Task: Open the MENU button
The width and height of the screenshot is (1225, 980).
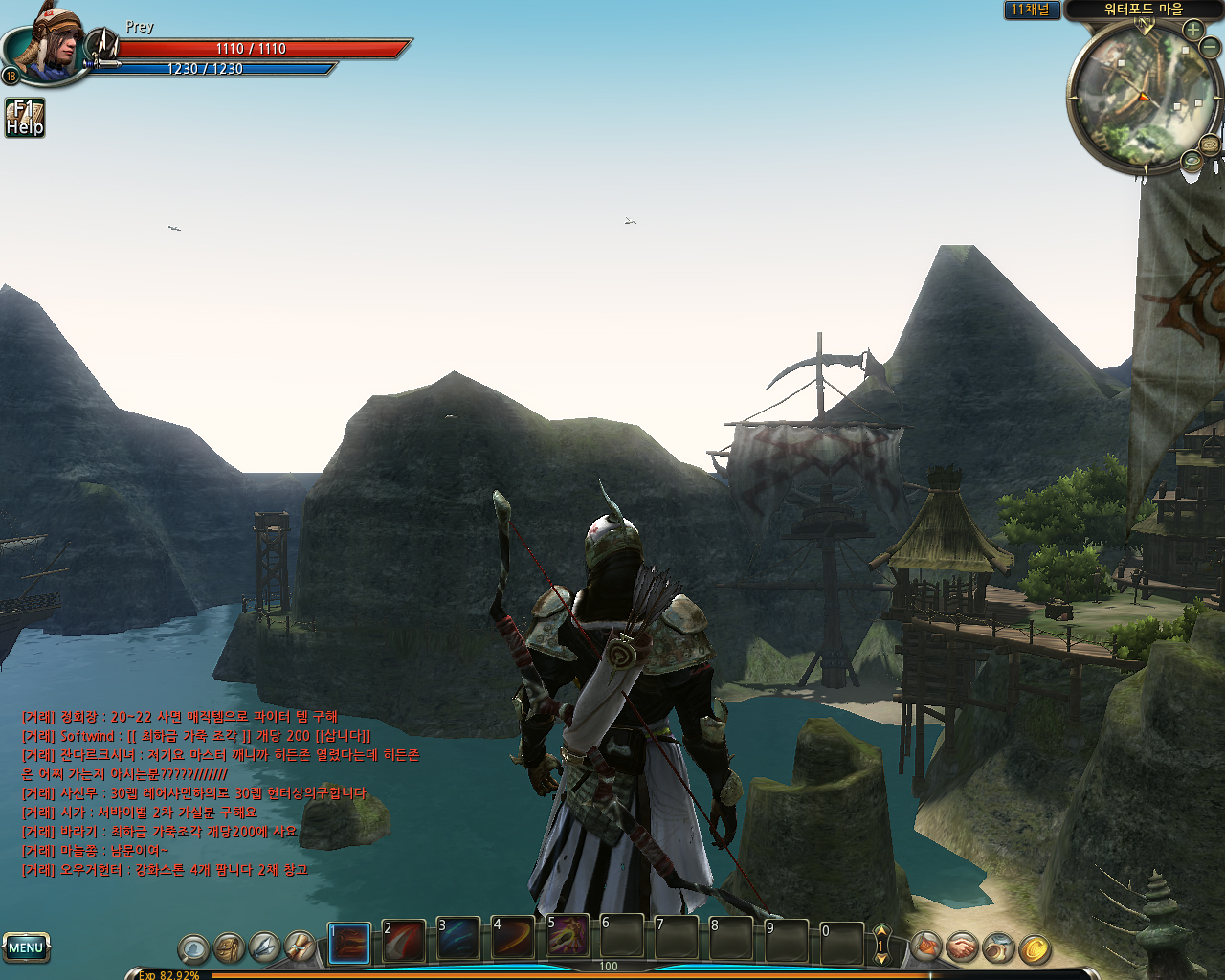Action: [26, 947]
